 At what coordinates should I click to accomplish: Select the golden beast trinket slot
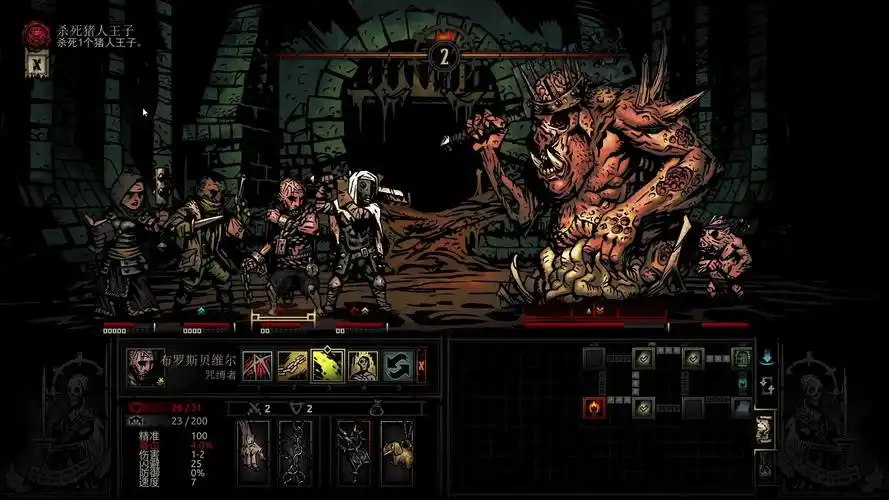pos(396,451)
